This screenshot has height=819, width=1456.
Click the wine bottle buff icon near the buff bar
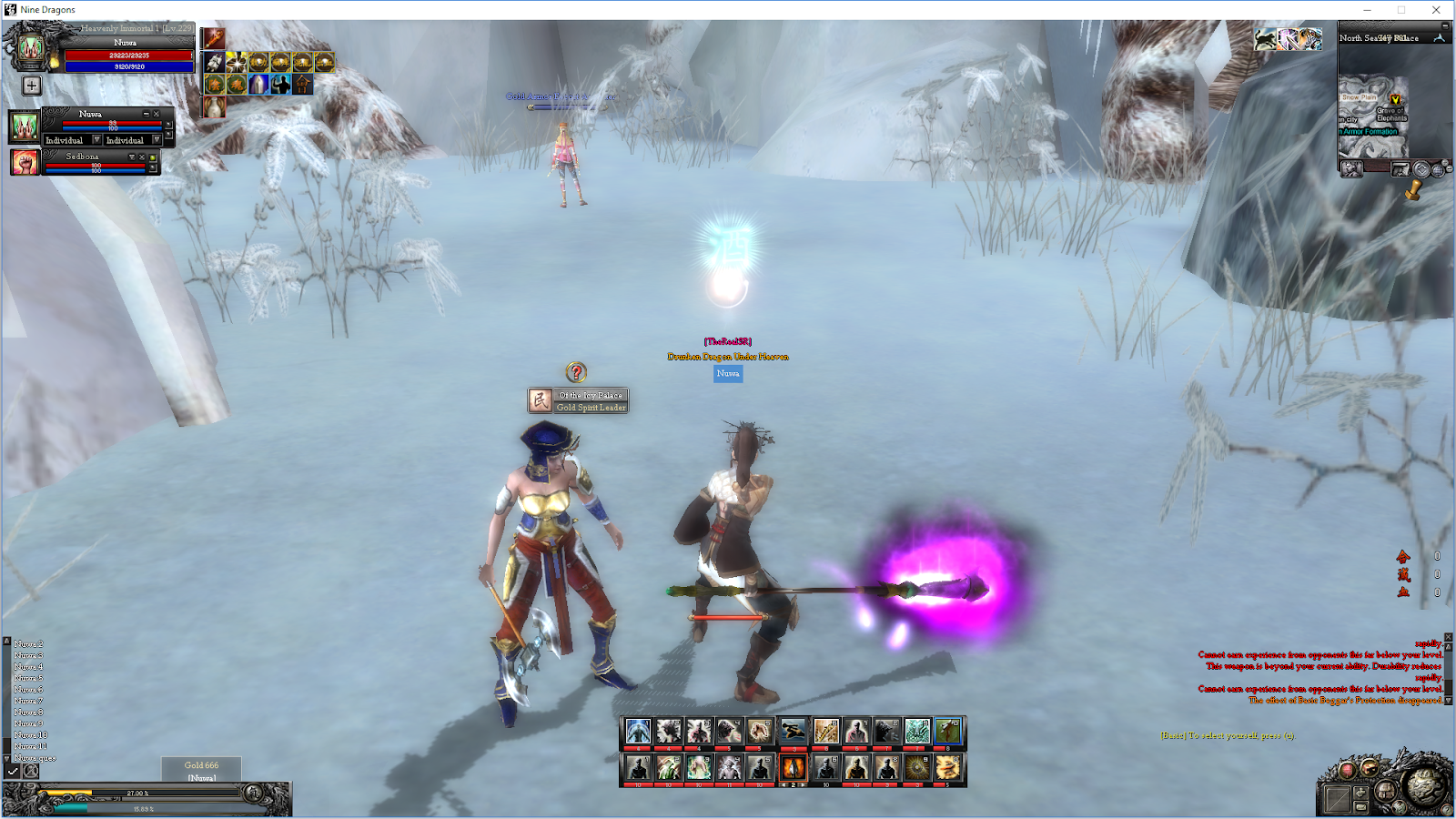(x=215, y=107)
